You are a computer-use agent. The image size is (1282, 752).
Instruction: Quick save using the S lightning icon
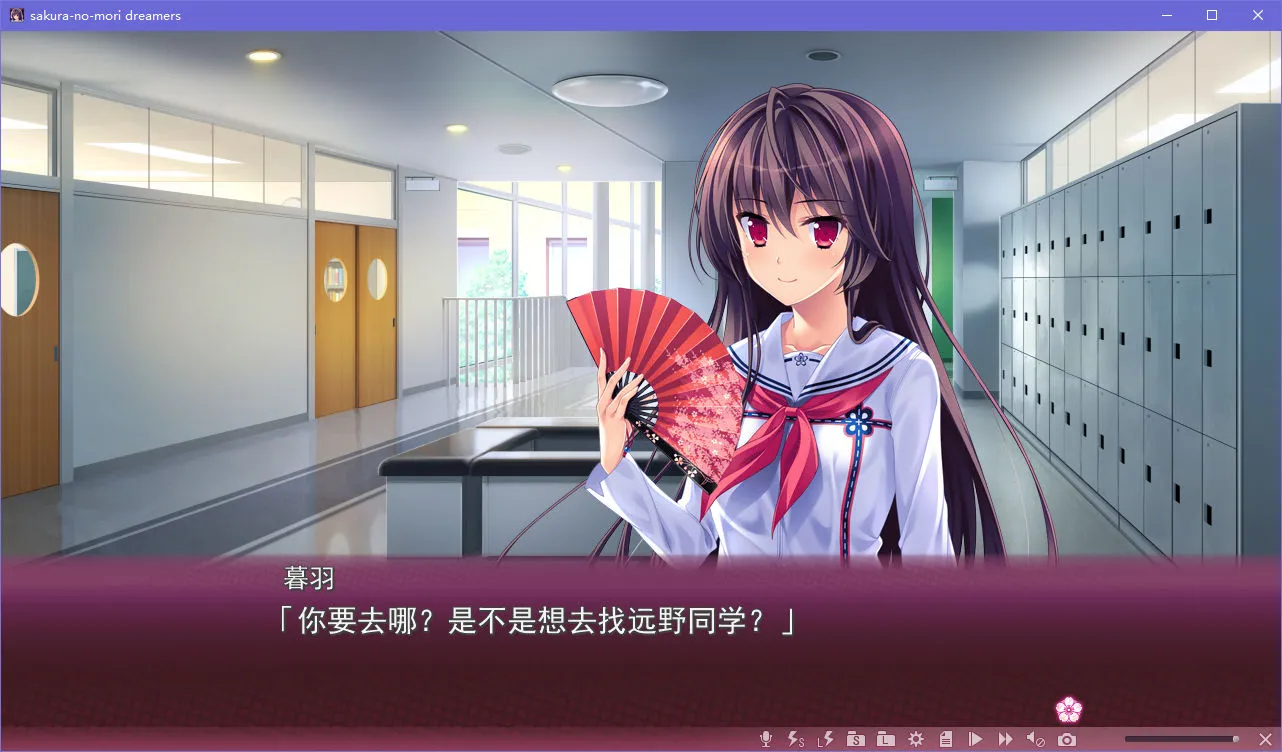[x=795, y=739]
